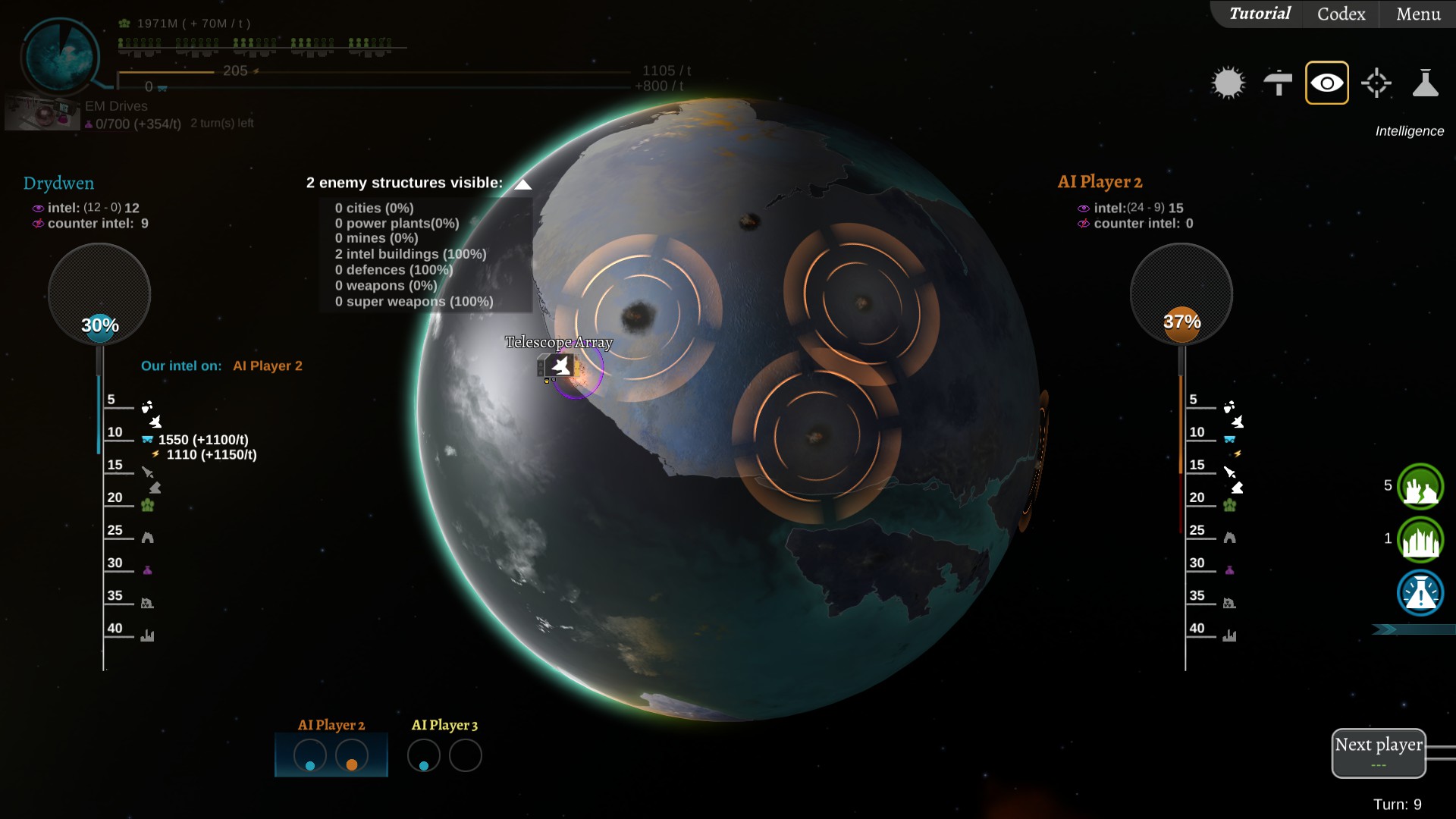Open the EM Drives research thumbnail
Screen dimensions: 1456x819
(42, 112)
